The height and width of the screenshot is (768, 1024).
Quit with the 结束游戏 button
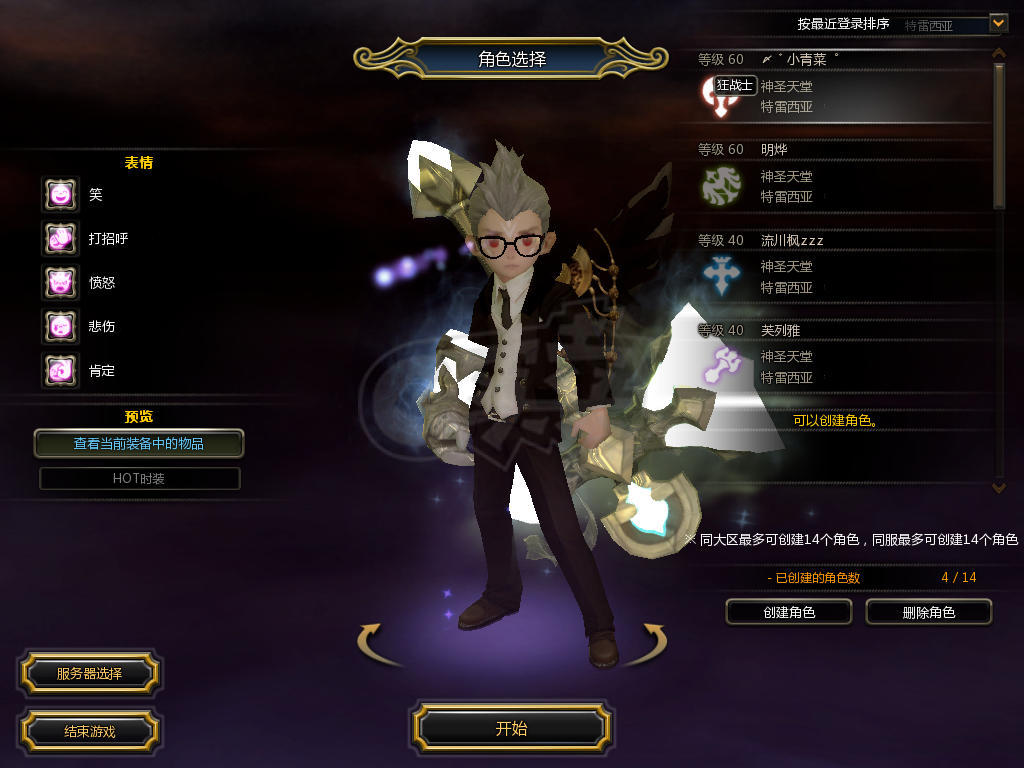(89, 731)
